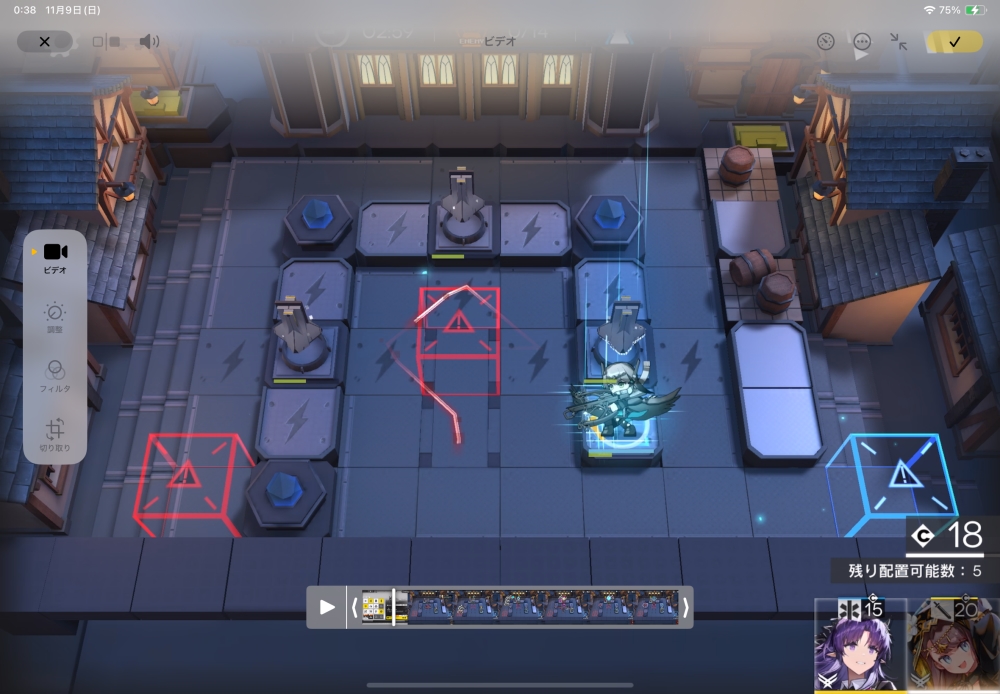
Task: Click the right trim handle of the timeline
Action: pyautogui.click(x=685, y=607)
